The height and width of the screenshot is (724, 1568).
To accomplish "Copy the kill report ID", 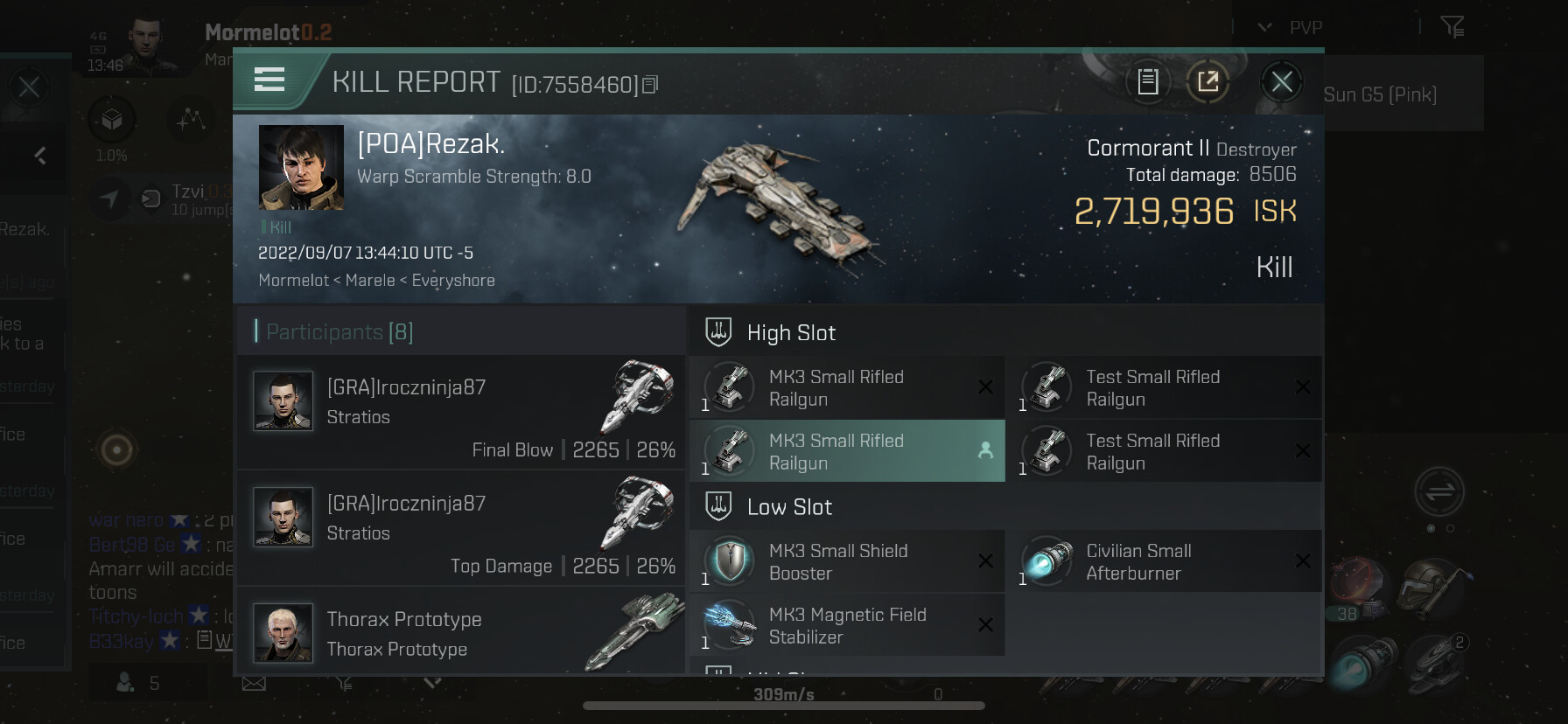I will coord(650,85).
